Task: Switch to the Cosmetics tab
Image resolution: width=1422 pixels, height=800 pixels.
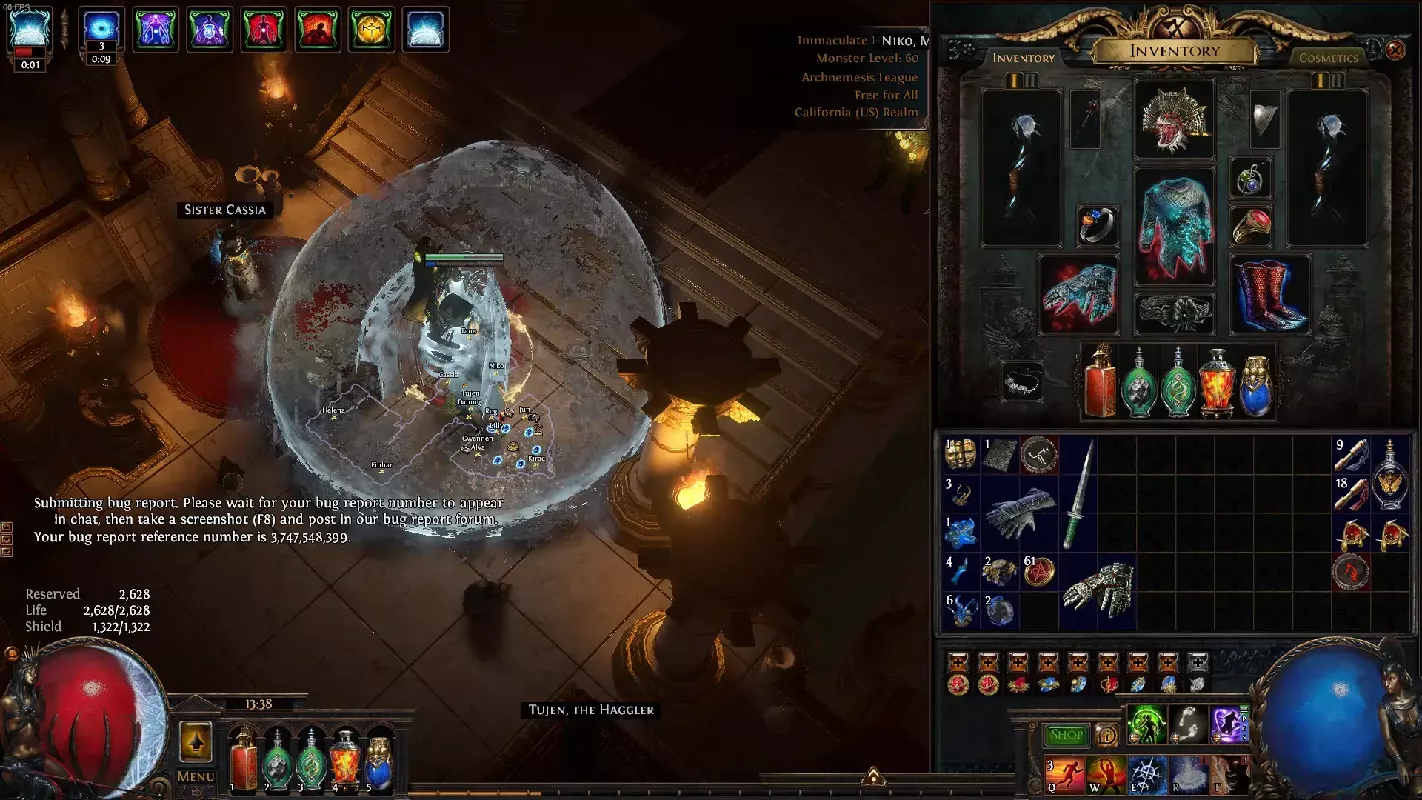Action: pyautogui.click(x=1328, y=58)
